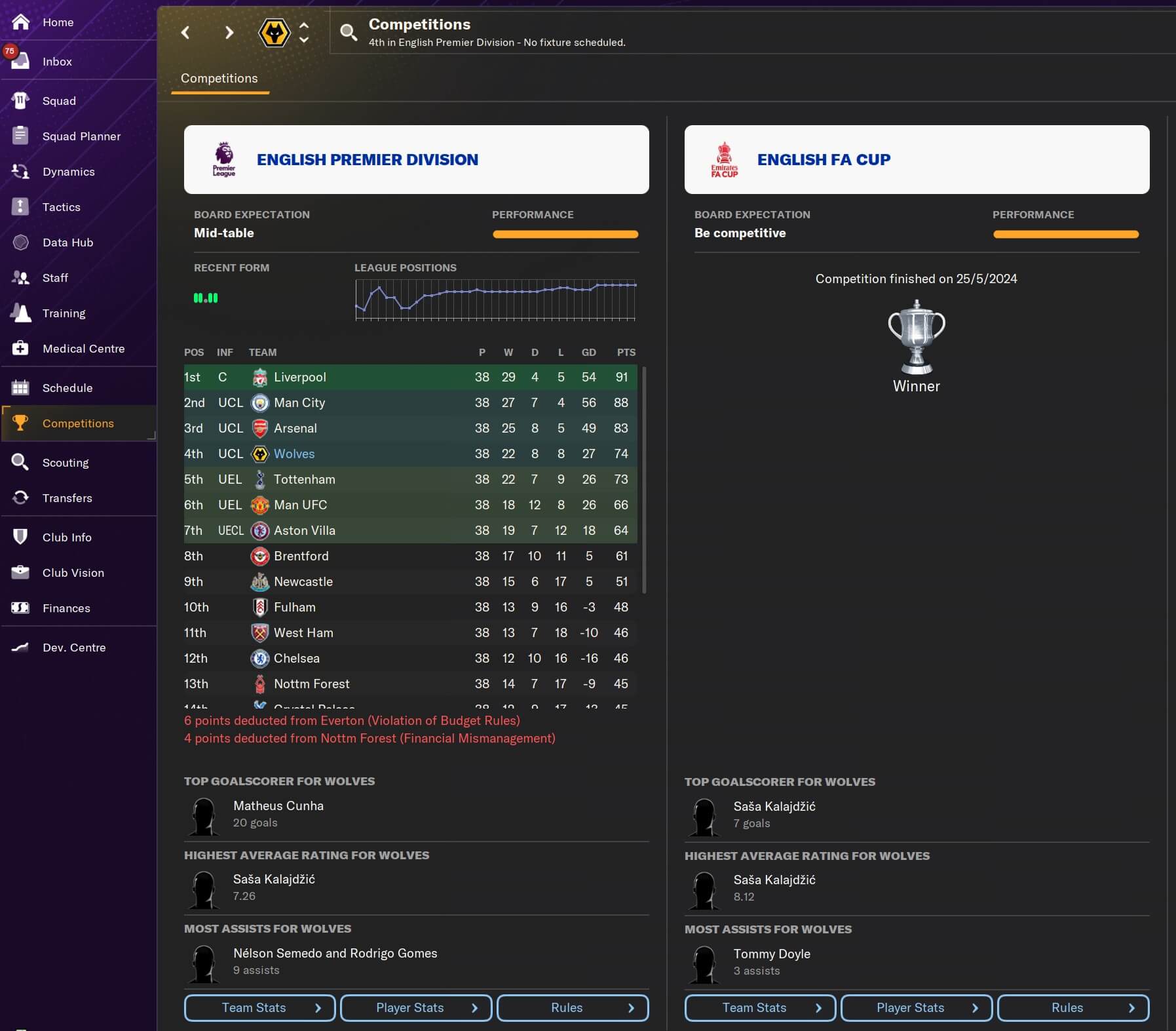Select Data Hub in the sidebar

pos(67,243)
